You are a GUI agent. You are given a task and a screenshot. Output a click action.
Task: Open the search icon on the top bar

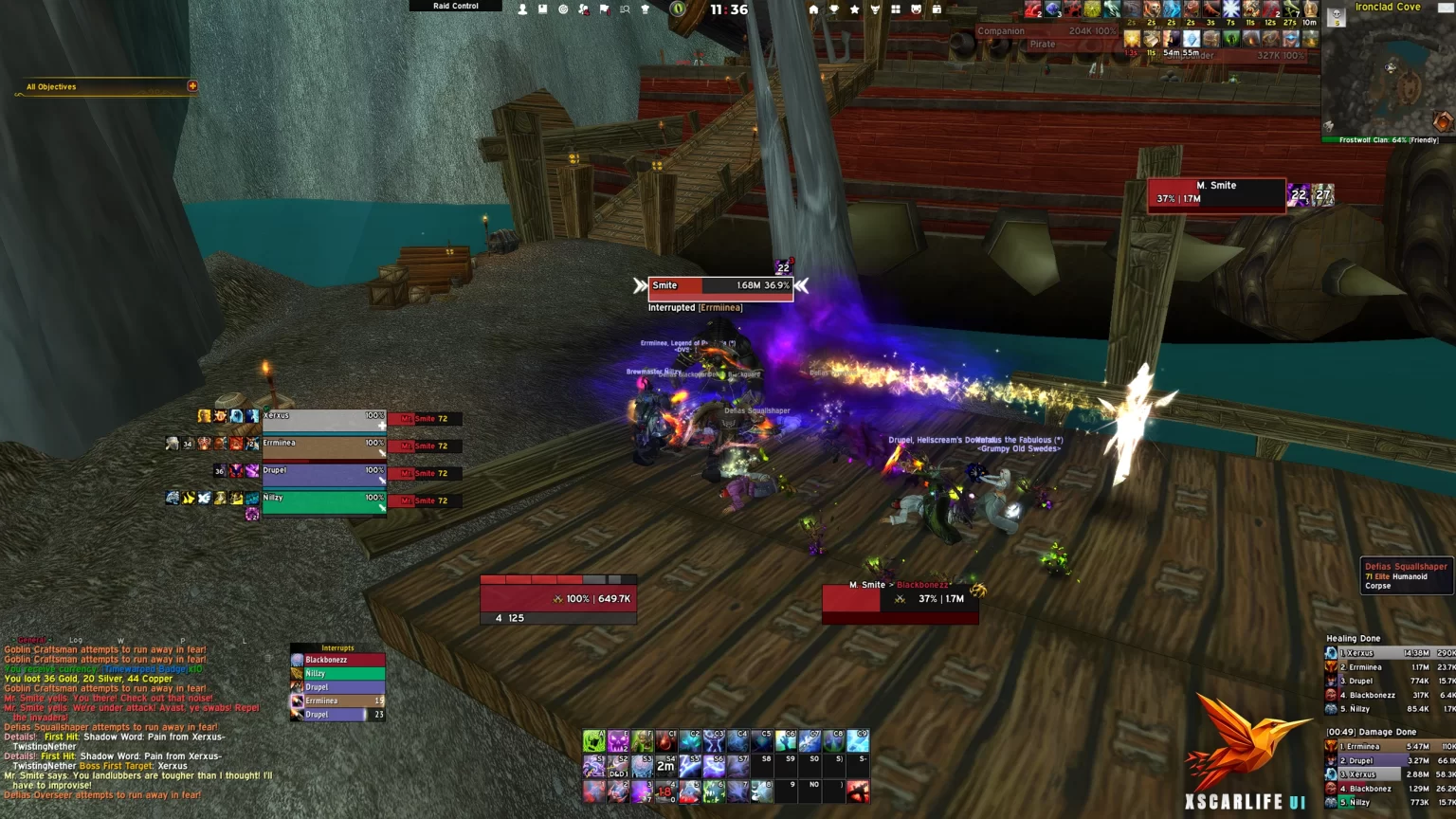pos(625,9)
